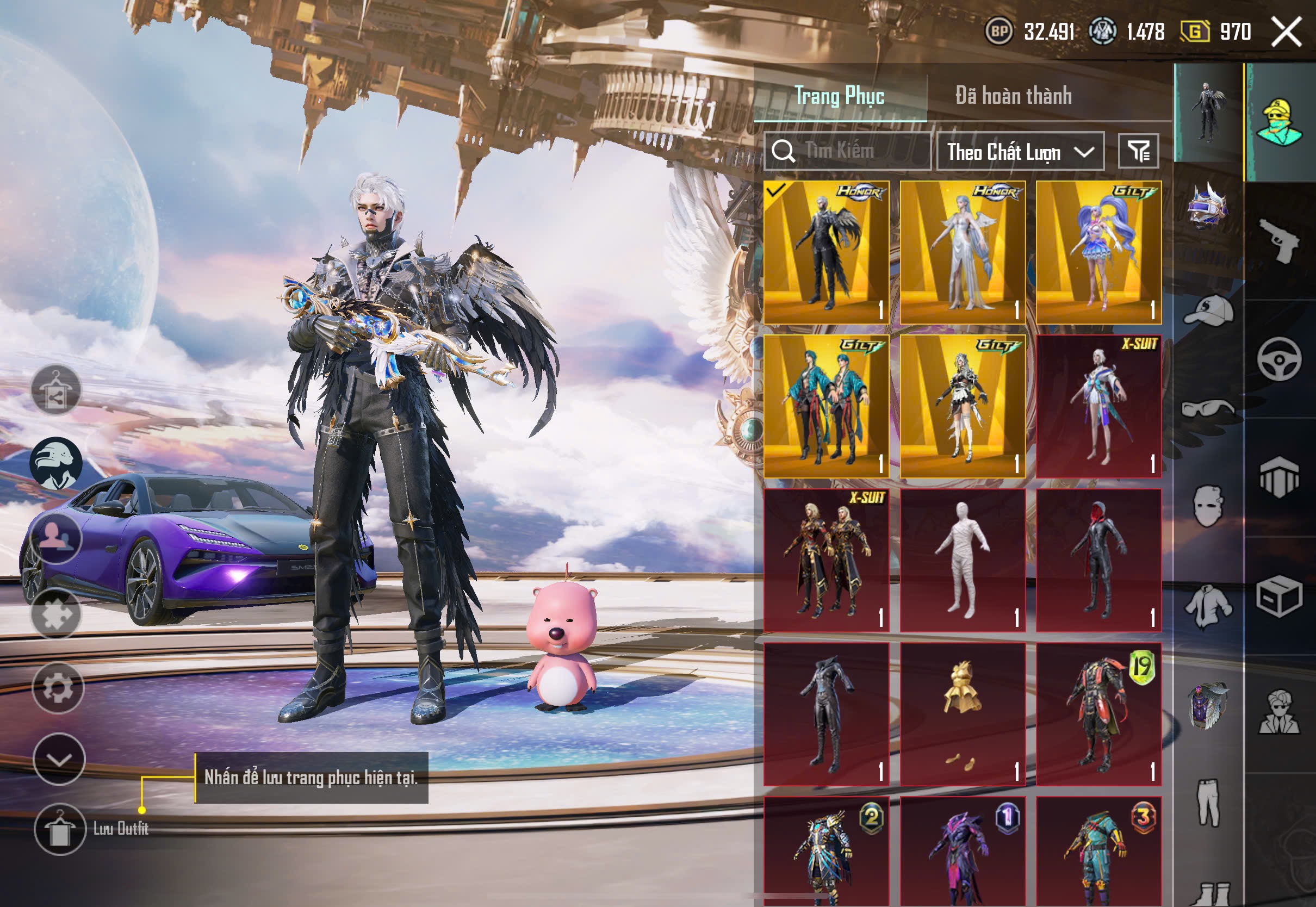Open the Theo Chất Lượng sort dropdown
1316x907 pixels.
point(1020,152)
